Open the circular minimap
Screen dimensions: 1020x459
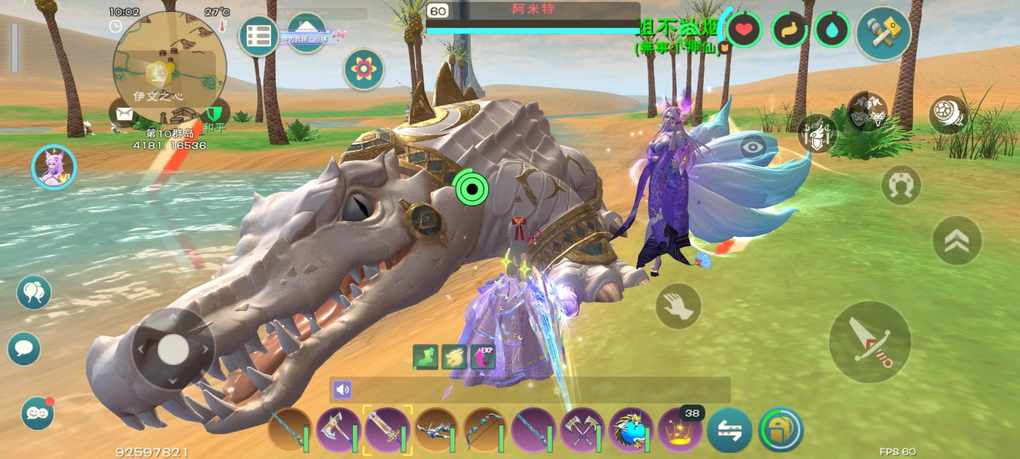click(x=169, y=66)
